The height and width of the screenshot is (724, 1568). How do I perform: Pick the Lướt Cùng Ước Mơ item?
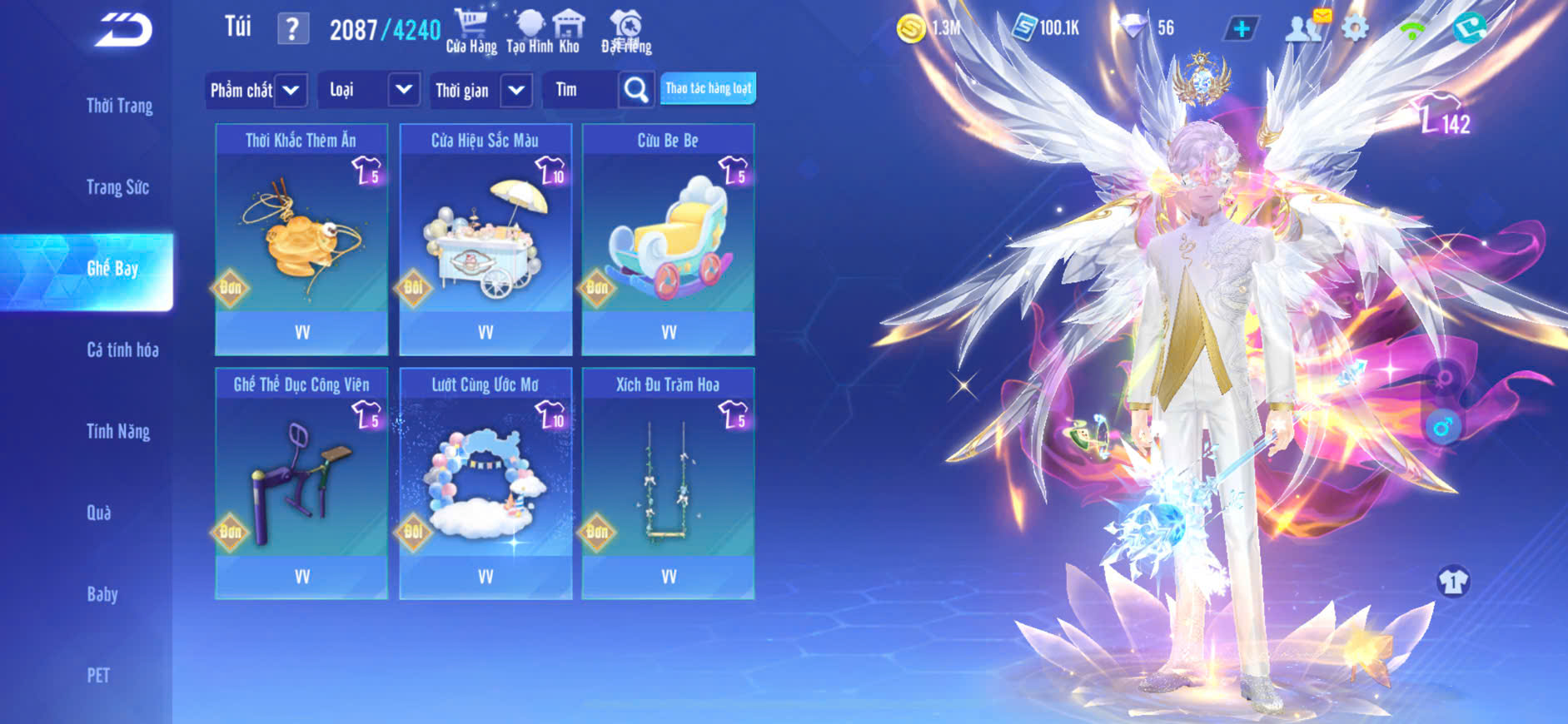(485, 483)
